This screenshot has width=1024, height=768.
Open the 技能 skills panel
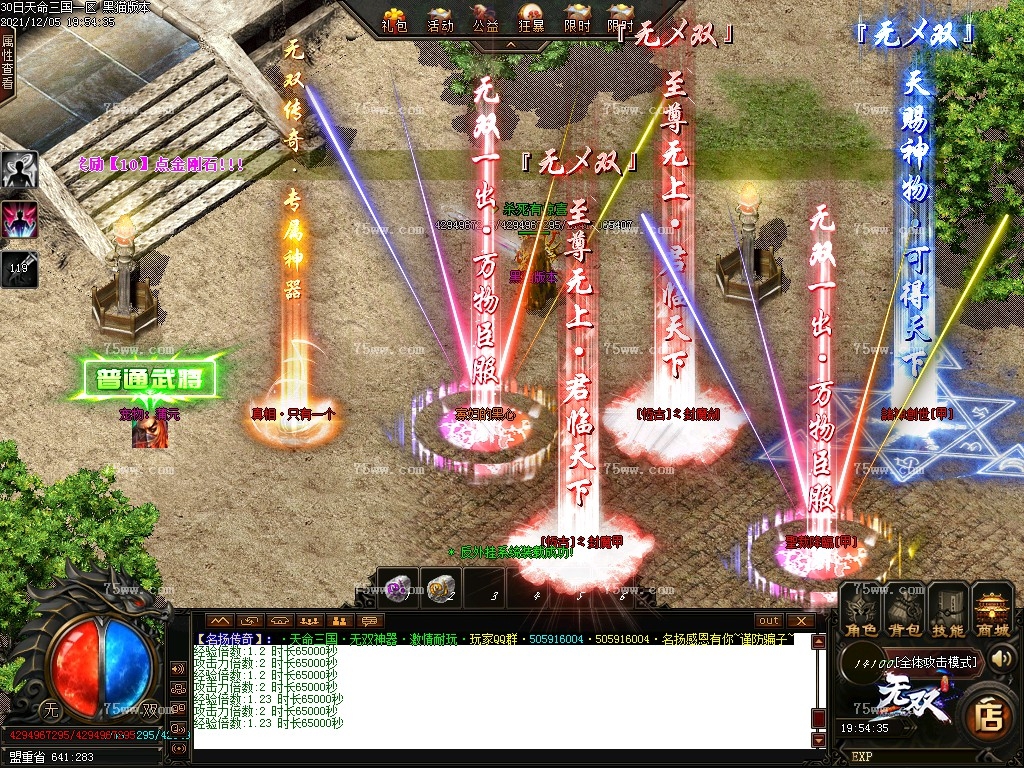948,611
